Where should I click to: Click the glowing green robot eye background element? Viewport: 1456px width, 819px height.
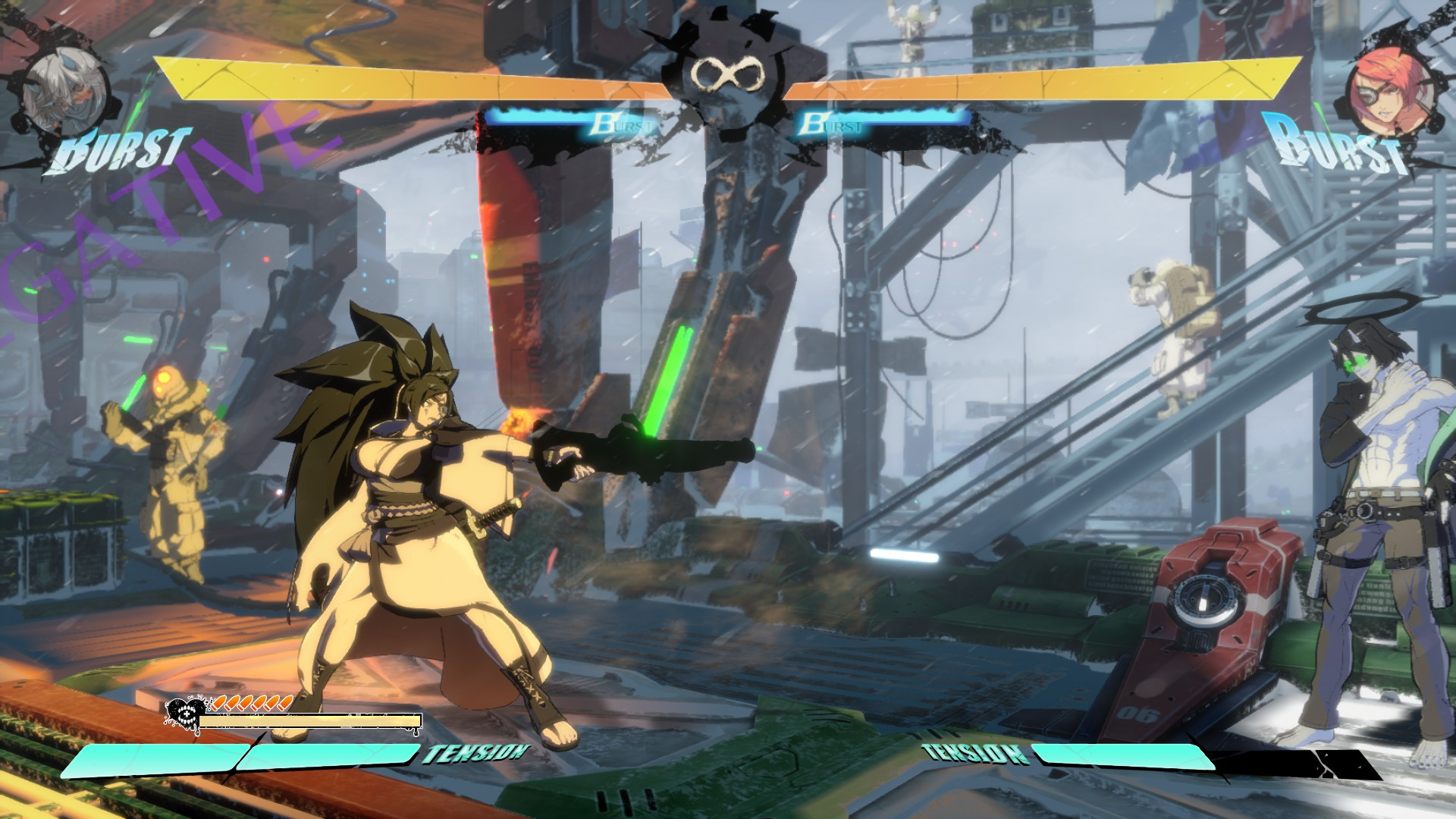pos(162,375)
